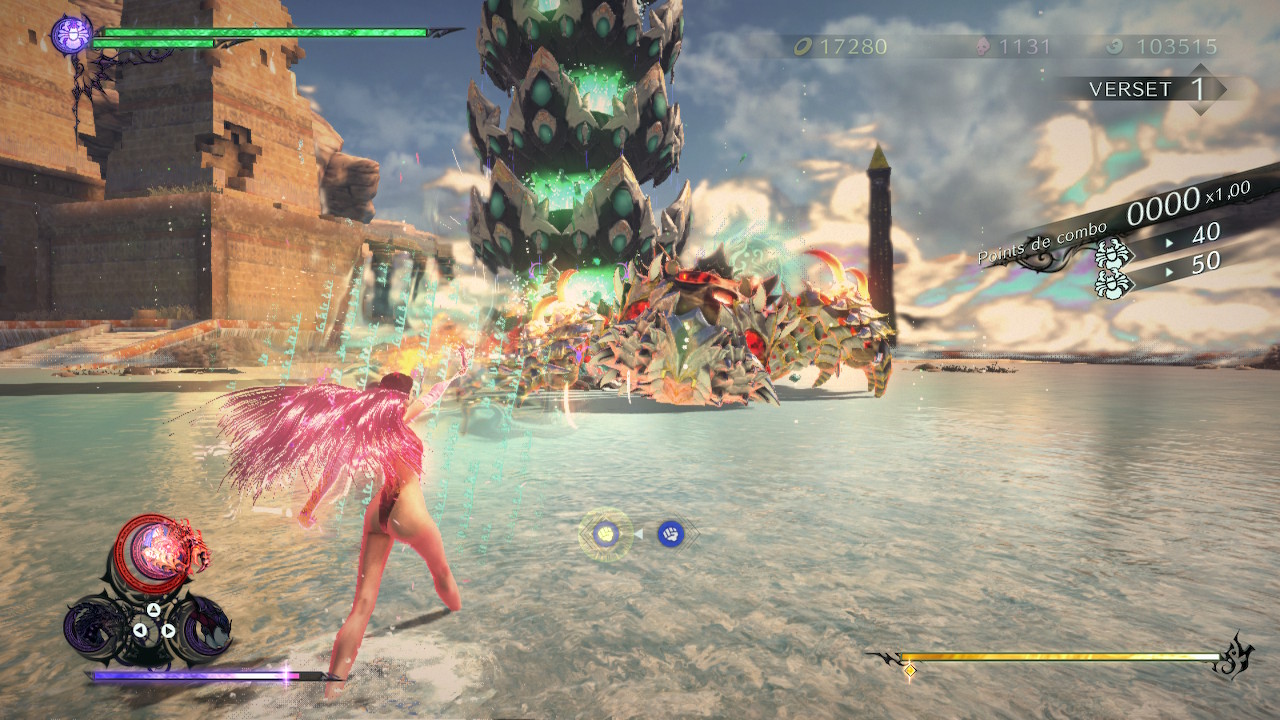1280x720 pixels.
Task: Toggle the up arrow on the demon wheel
Action: click(153, 608)
